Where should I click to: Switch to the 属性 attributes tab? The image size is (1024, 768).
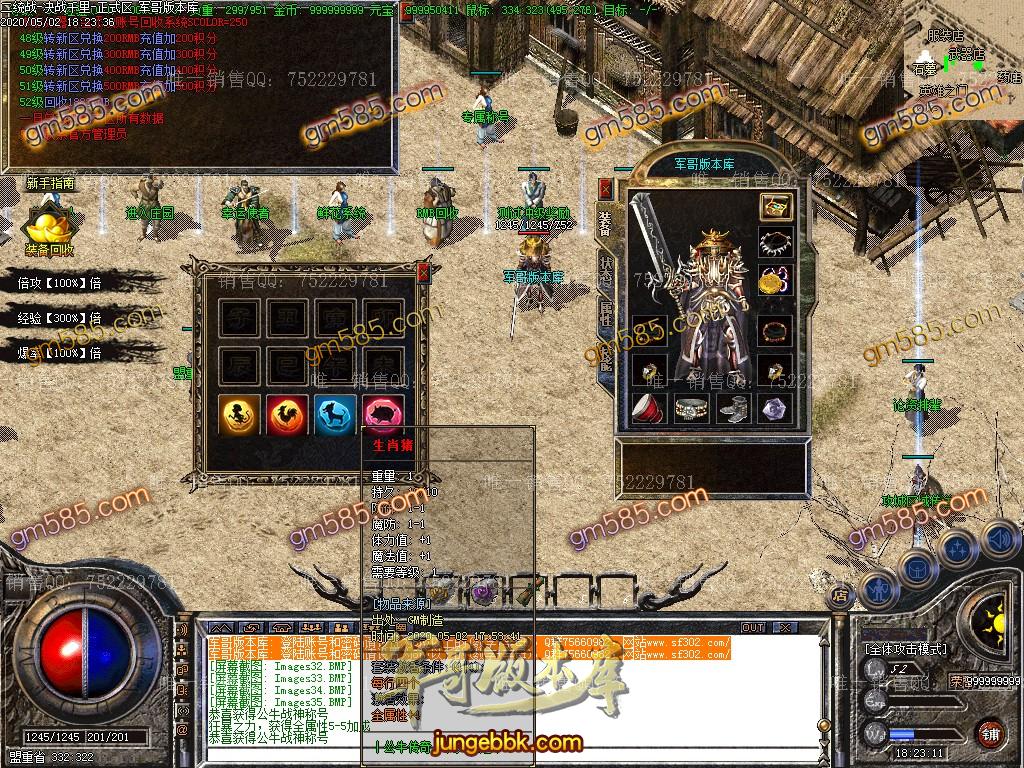[x=606, y=312]
